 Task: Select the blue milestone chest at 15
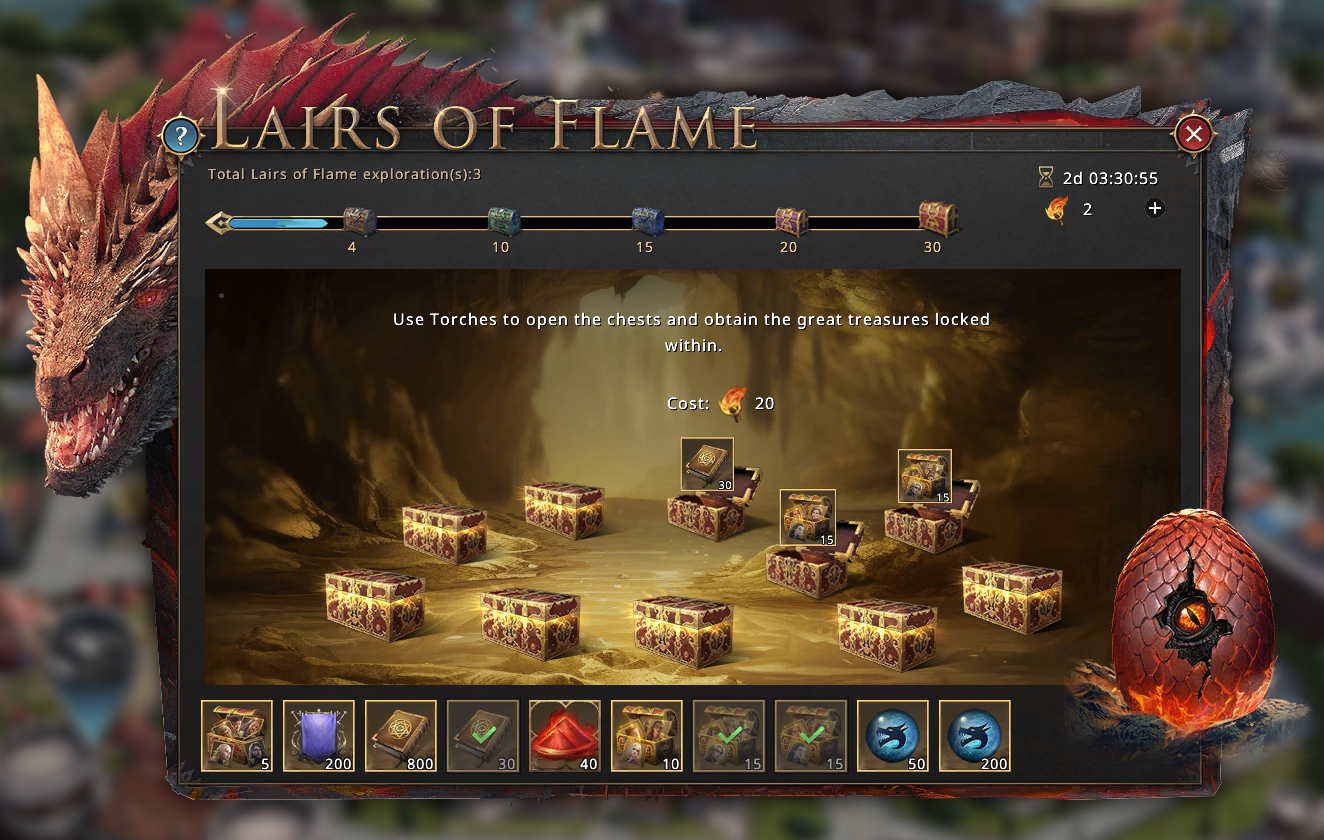[x=648, y=221]
